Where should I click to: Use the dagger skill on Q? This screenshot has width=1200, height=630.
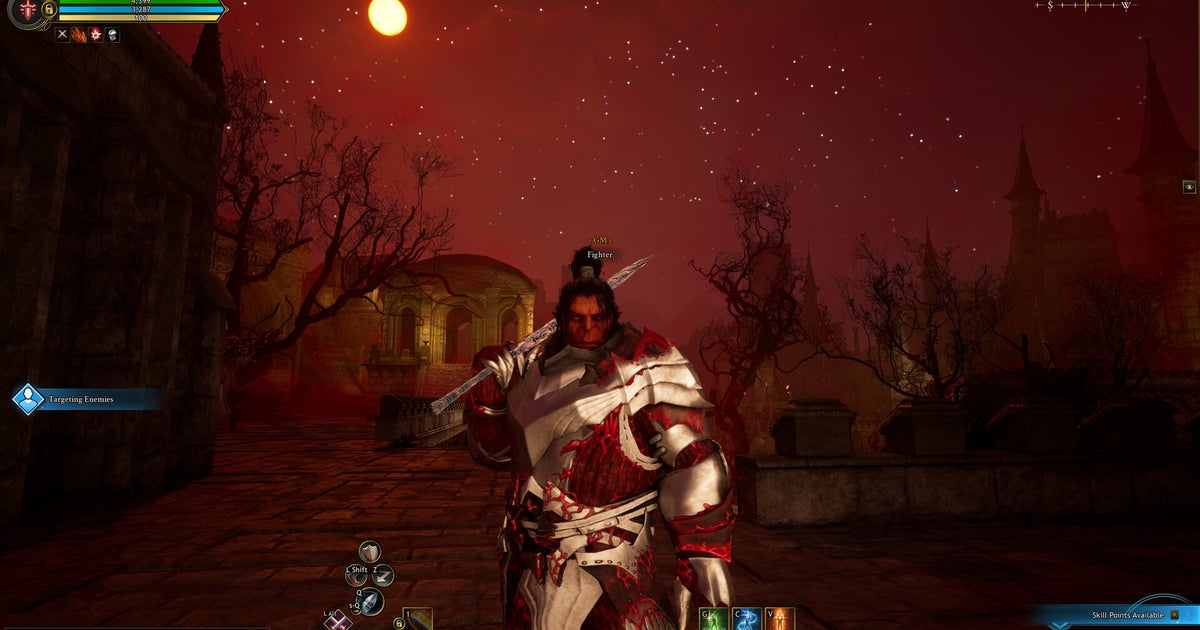click(371, 601)
